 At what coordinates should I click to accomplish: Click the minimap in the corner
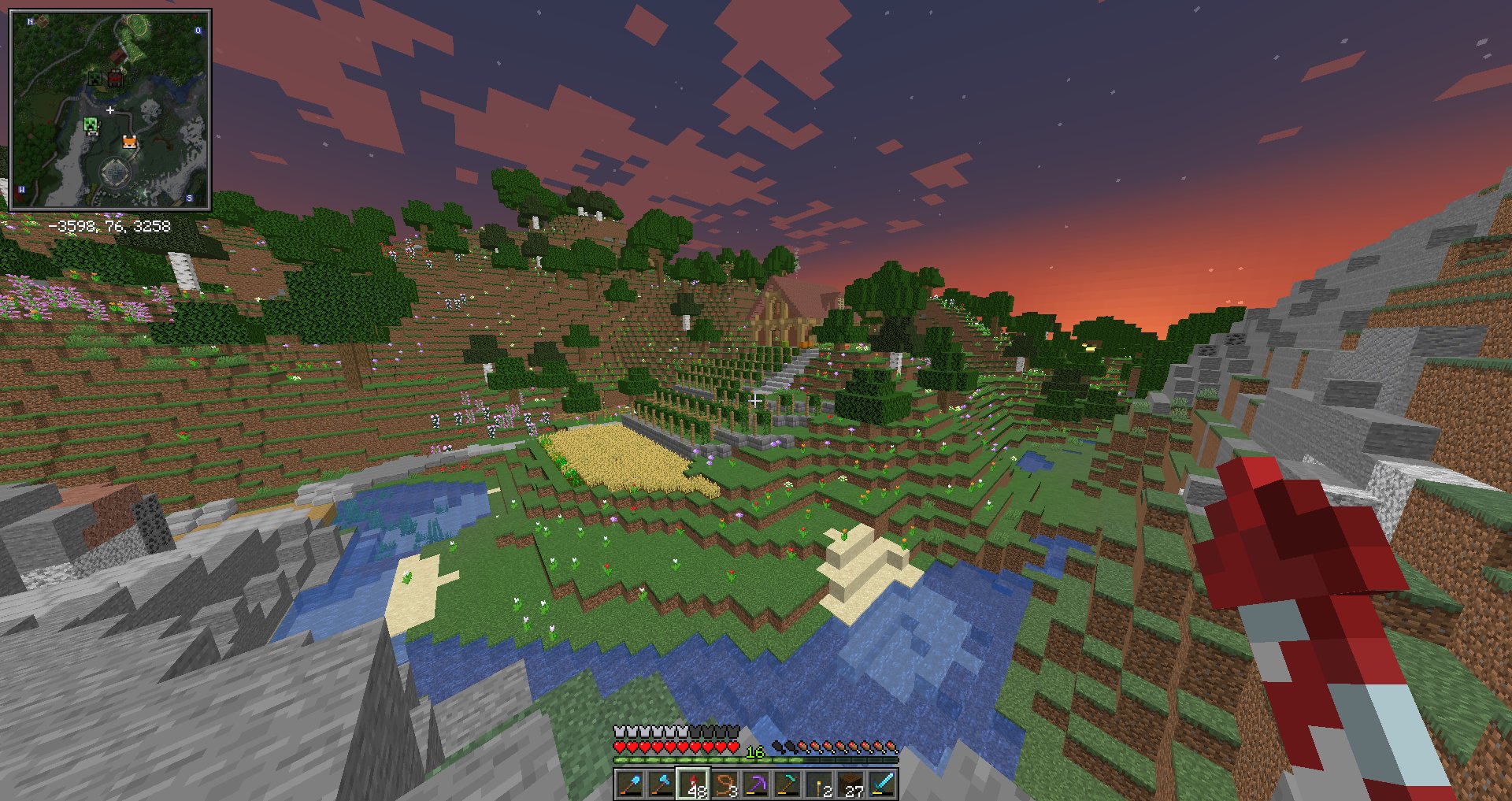coord(109,110)
